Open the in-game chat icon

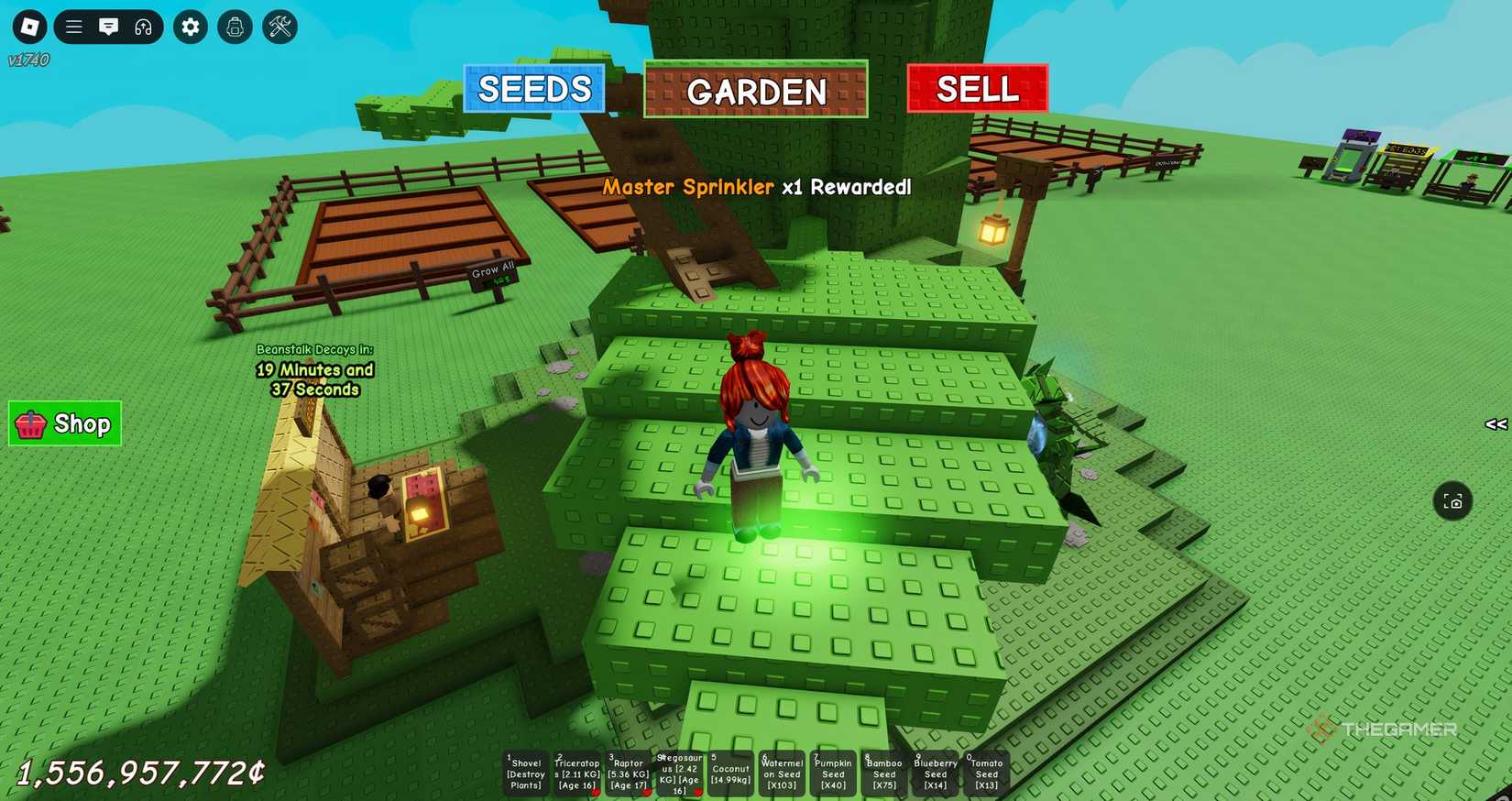coord(109,27)
